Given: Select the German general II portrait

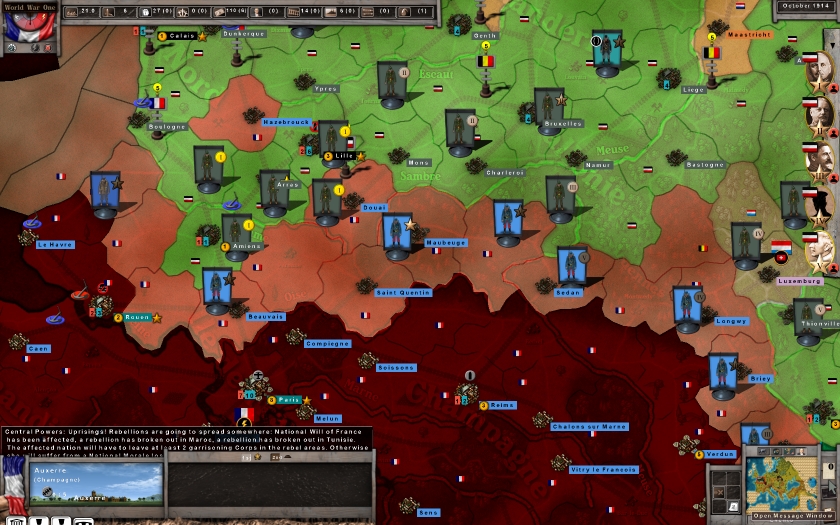Looking at the screenshot, I should (819, 114).
